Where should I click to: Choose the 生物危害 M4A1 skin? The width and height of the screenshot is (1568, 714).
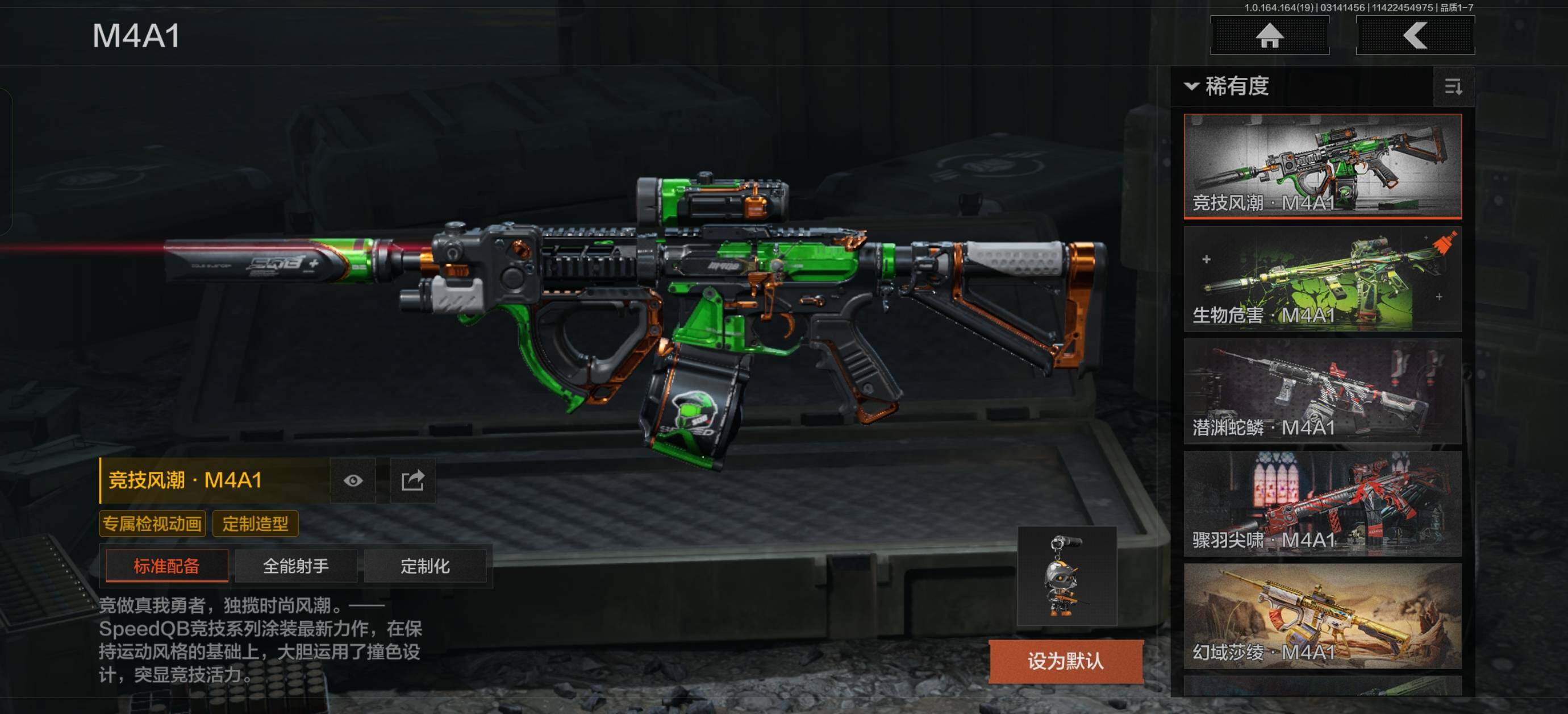[1322, 279]
